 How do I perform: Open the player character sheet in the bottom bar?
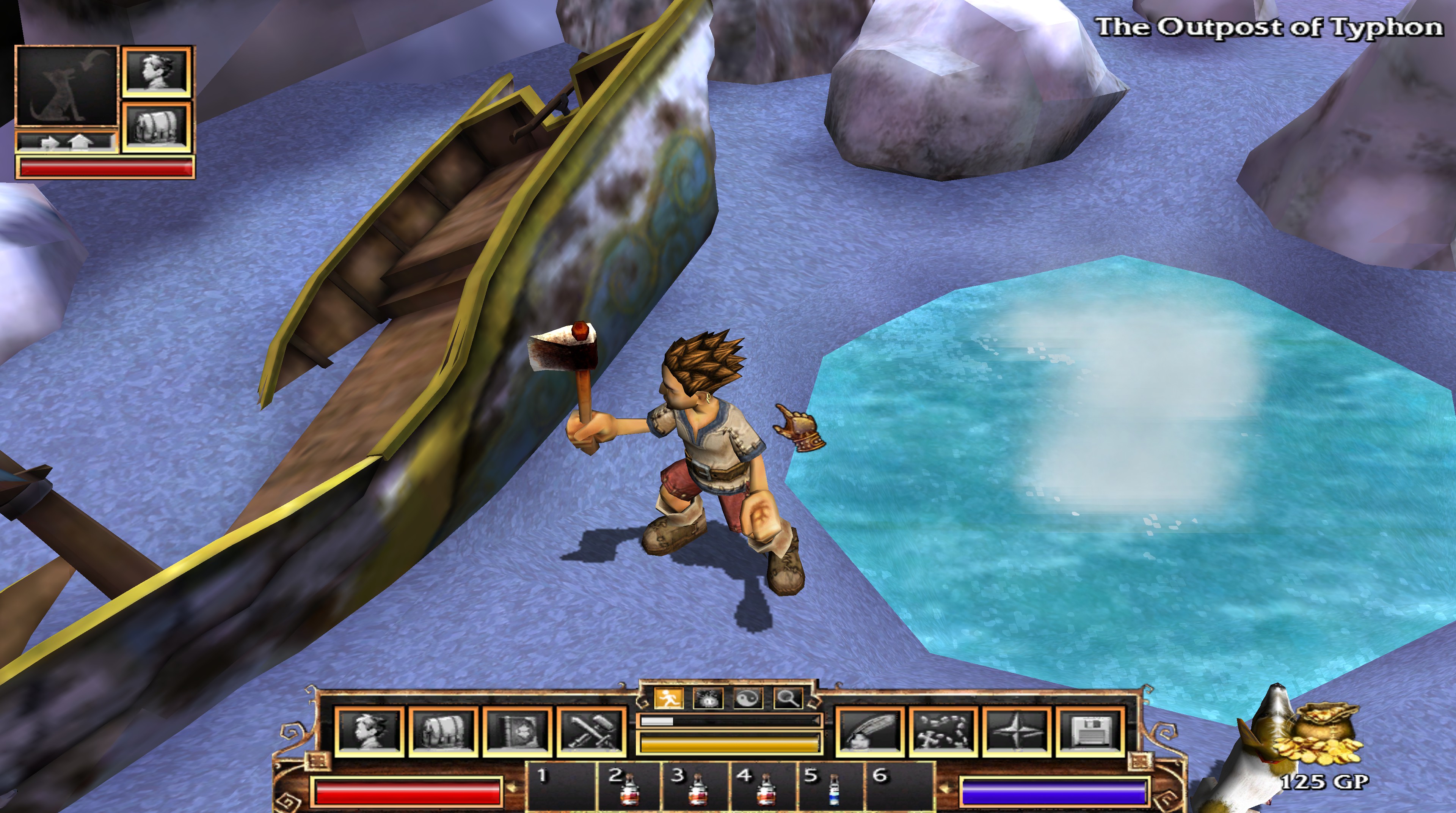(370, 731)
